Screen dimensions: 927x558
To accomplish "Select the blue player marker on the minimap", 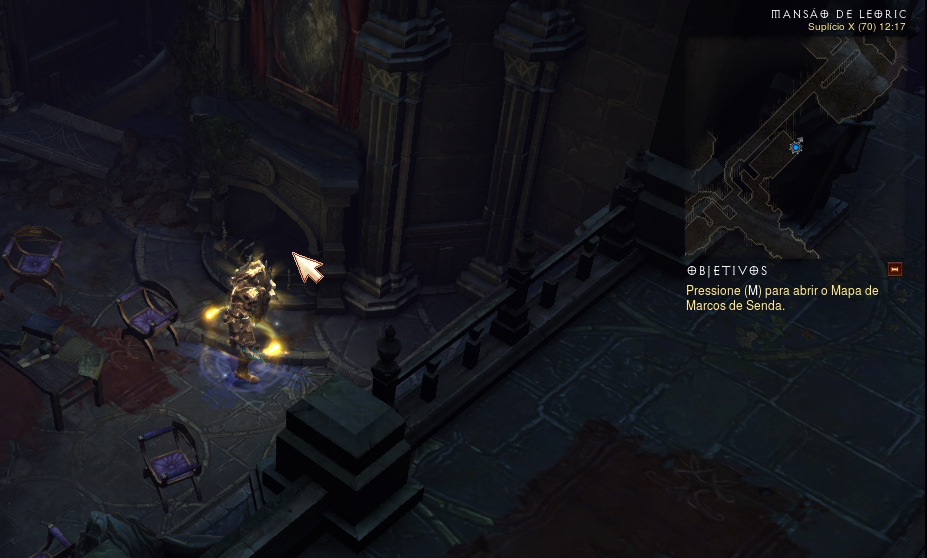I will 796,147.
